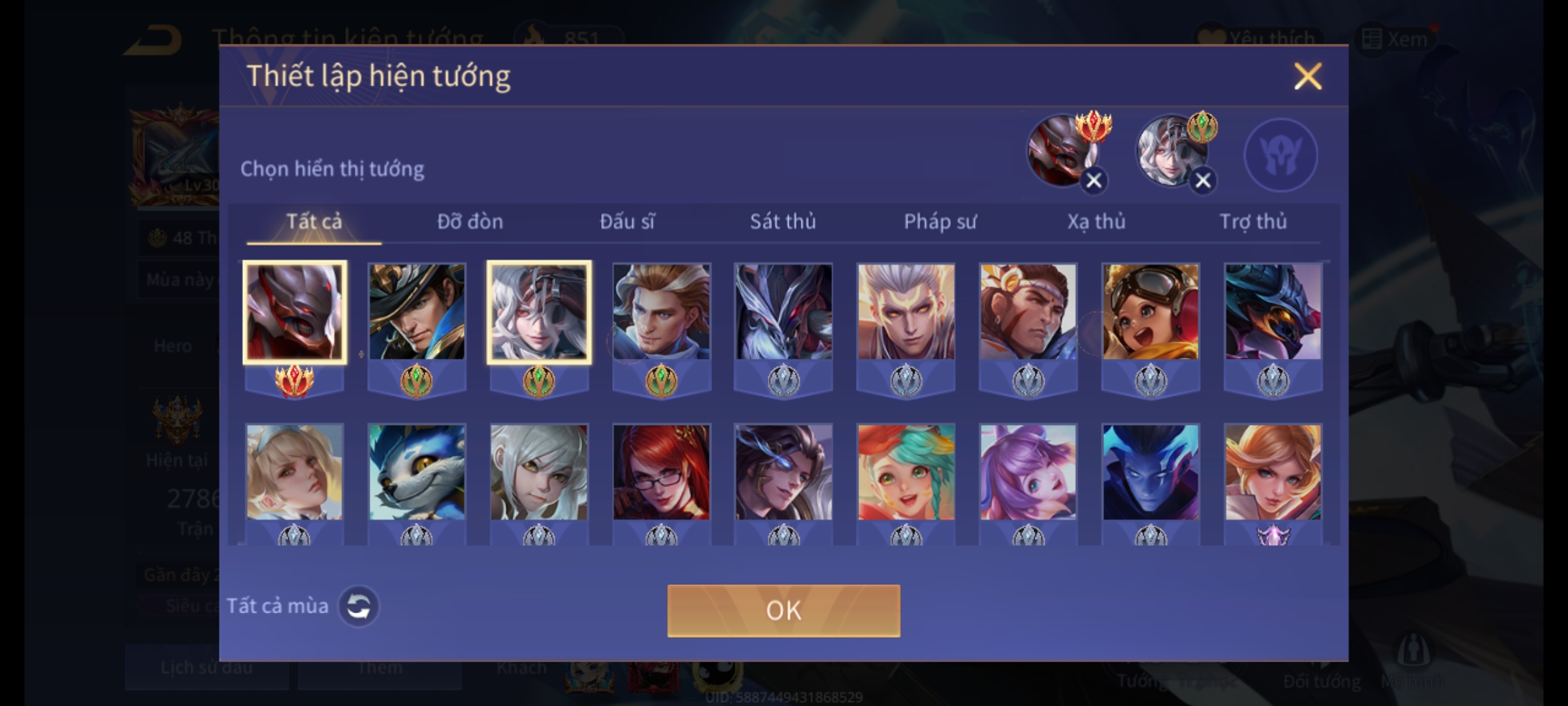The width and height of the screenshot is (1568, 706).
Task: Close the Thiết lập hiện tướng dialog
Action: coord(1307,76)
